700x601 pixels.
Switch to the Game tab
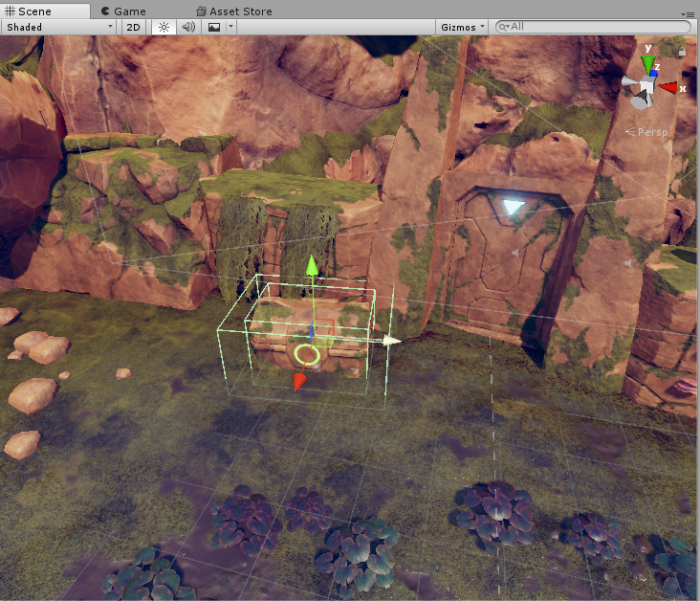[123, 11]
